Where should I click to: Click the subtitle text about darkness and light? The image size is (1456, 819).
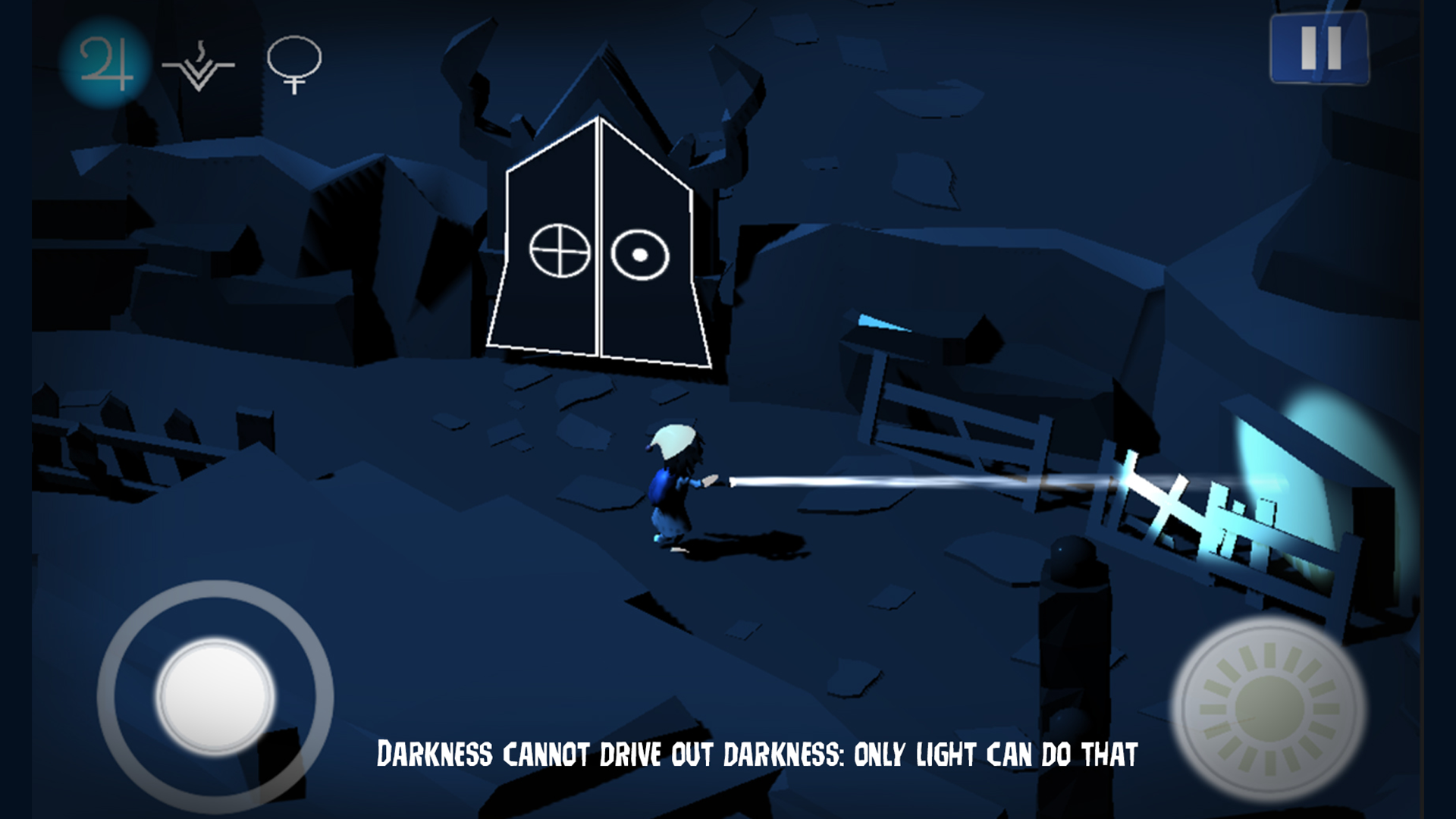coord(758,752)
